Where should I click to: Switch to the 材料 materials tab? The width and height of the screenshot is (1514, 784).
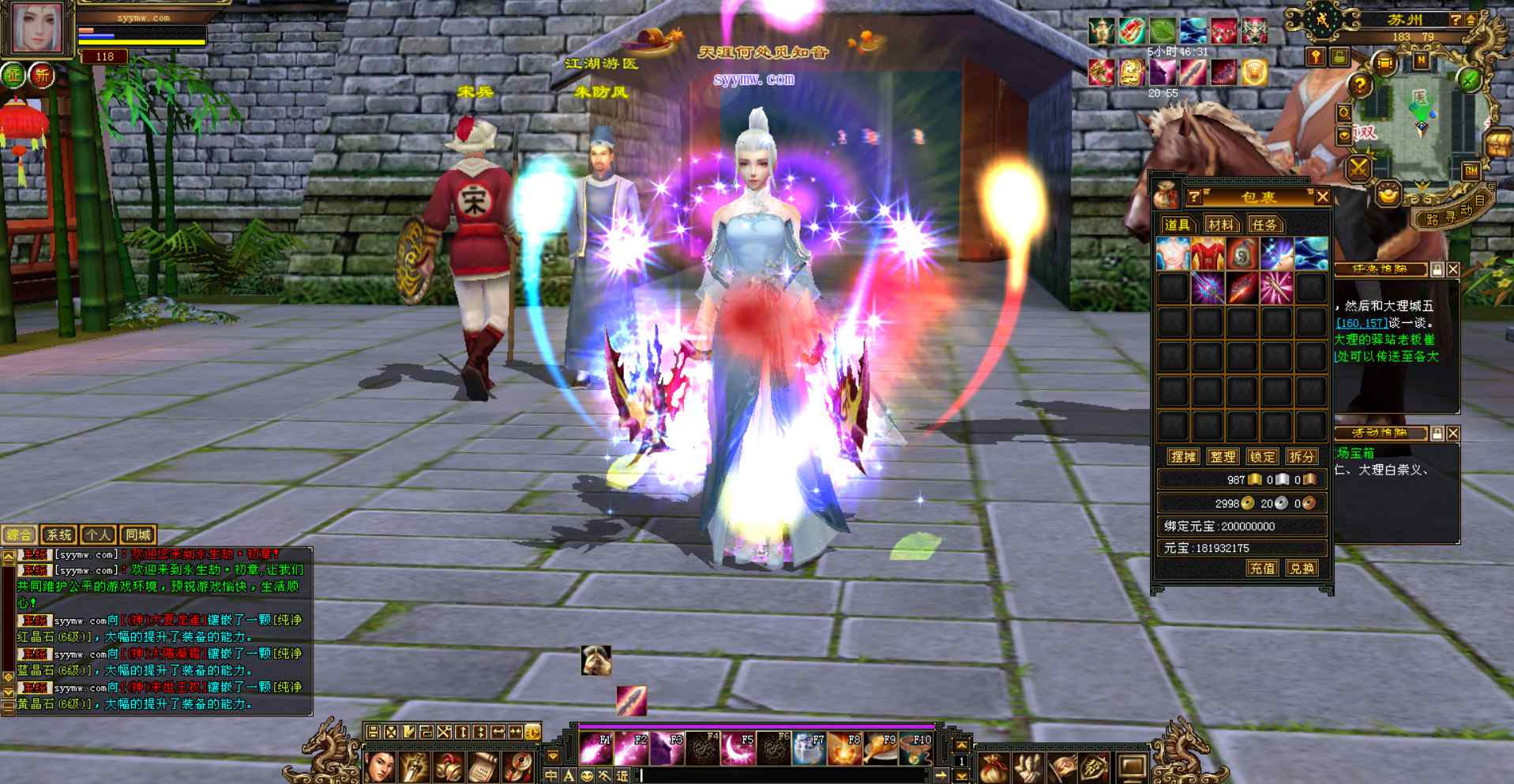click(1221, 225)
